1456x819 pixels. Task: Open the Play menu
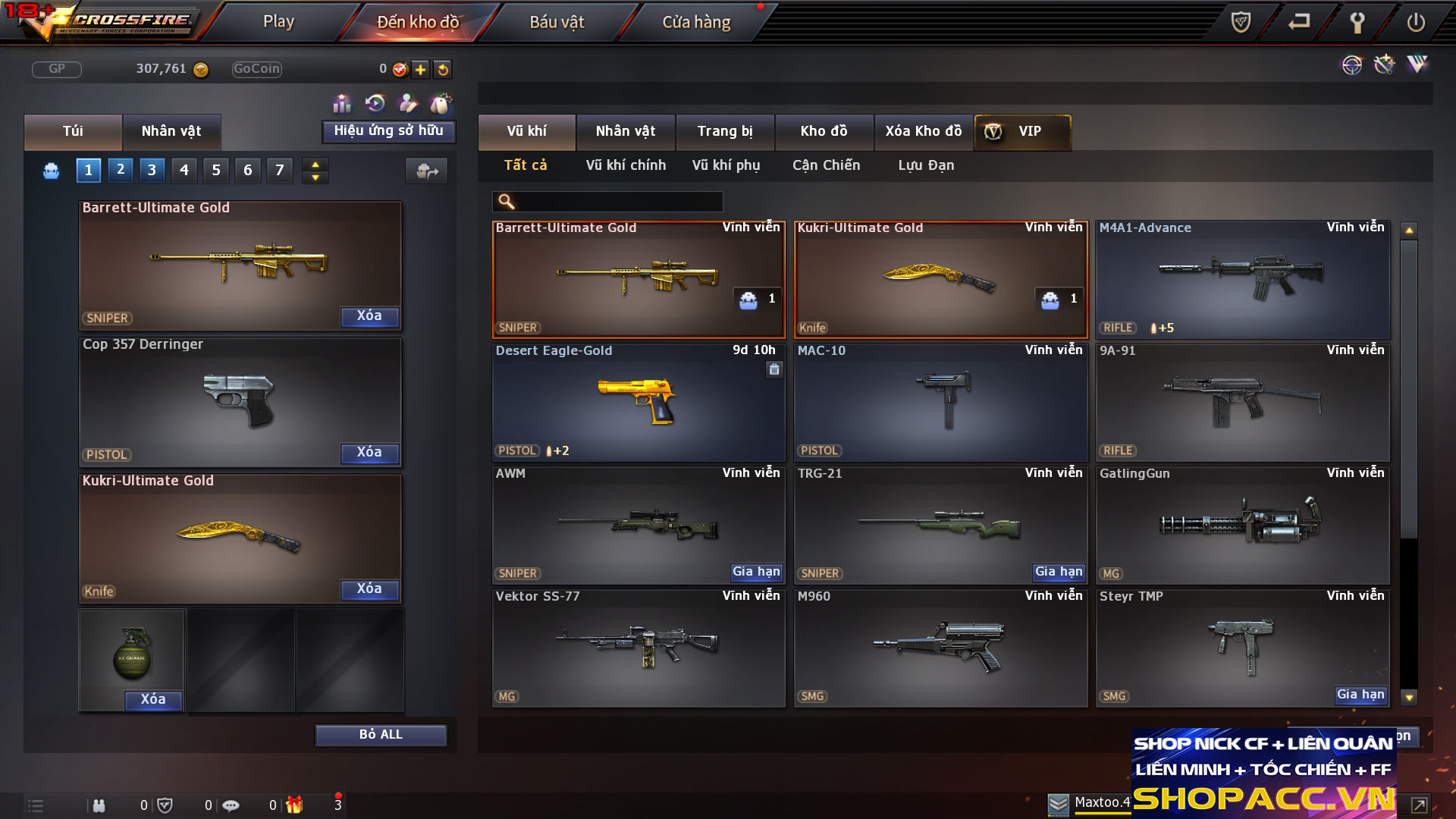pos(278,22)
